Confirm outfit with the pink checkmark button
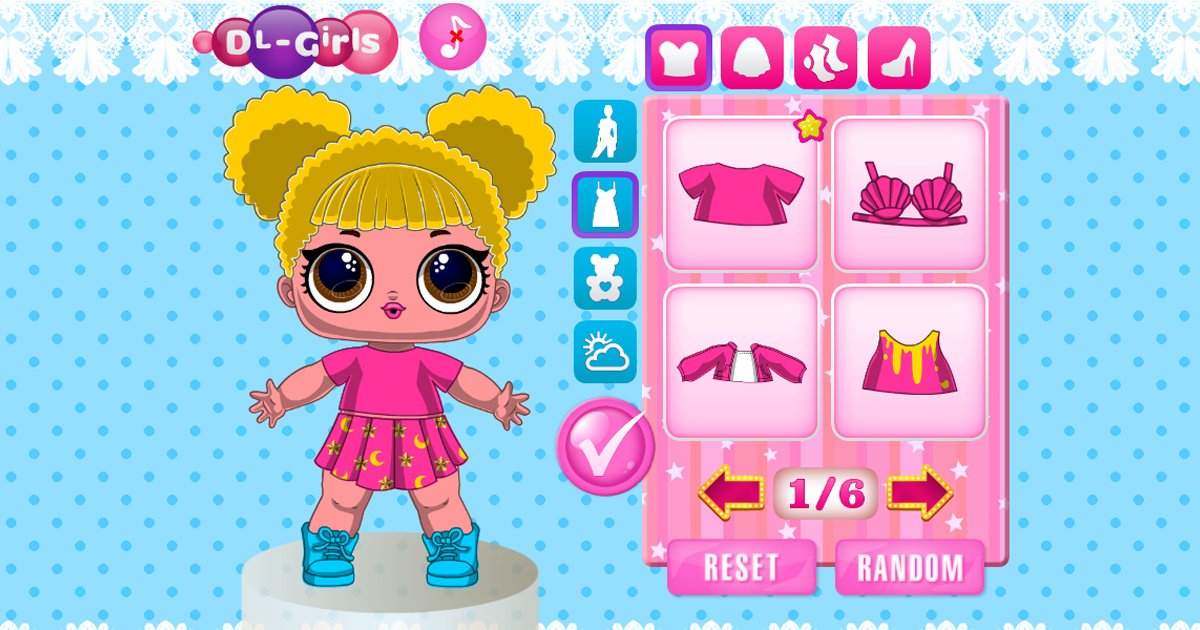1200x630 pixels. [x=605, y=446]
